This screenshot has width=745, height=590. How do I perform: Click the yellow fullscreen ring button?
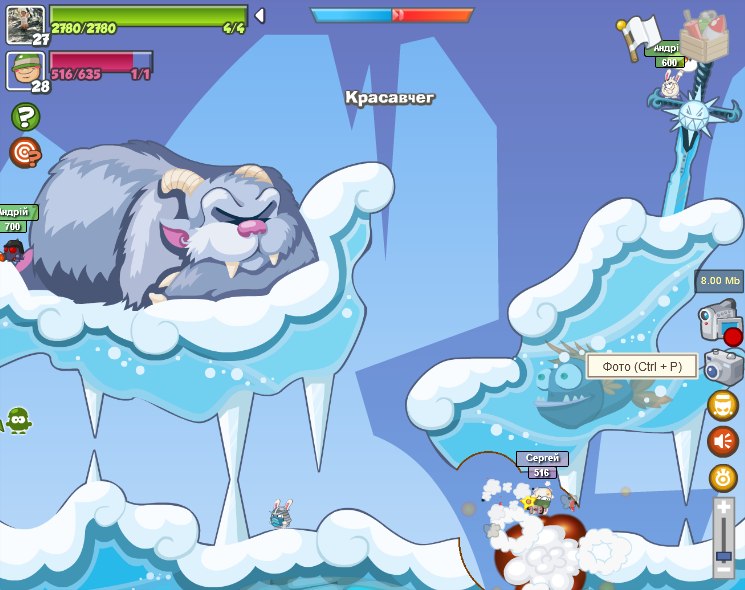pos(723,477)
